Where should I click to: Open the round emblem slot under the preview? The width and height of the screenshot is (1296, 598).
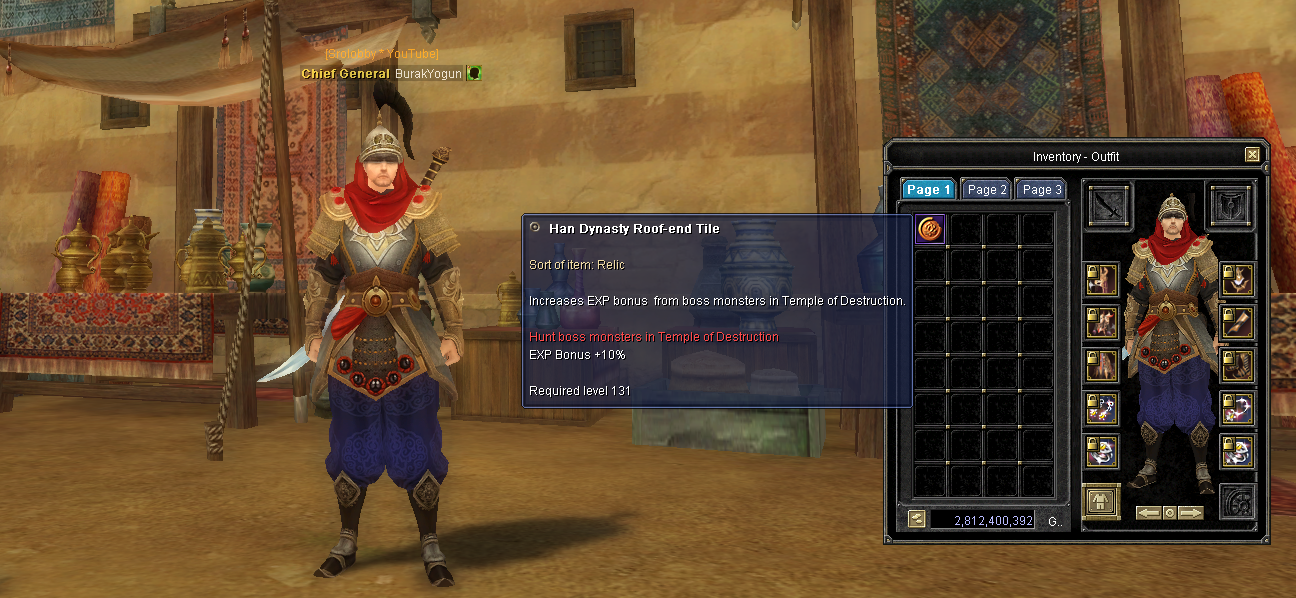coord(1237,501)
